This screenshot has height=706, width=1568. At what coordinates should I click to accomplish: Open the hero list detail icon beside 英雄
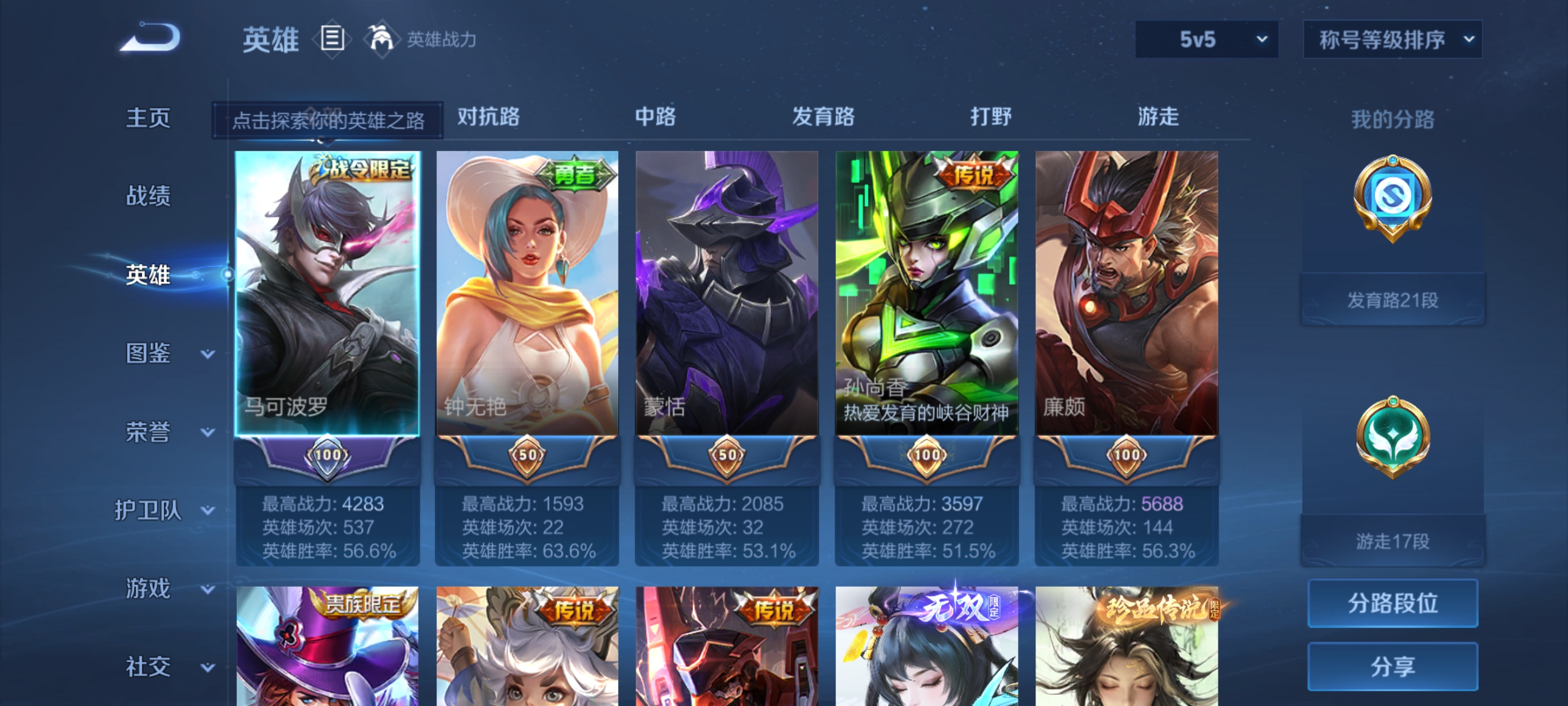pyautogui.click(x=332, y=38)
